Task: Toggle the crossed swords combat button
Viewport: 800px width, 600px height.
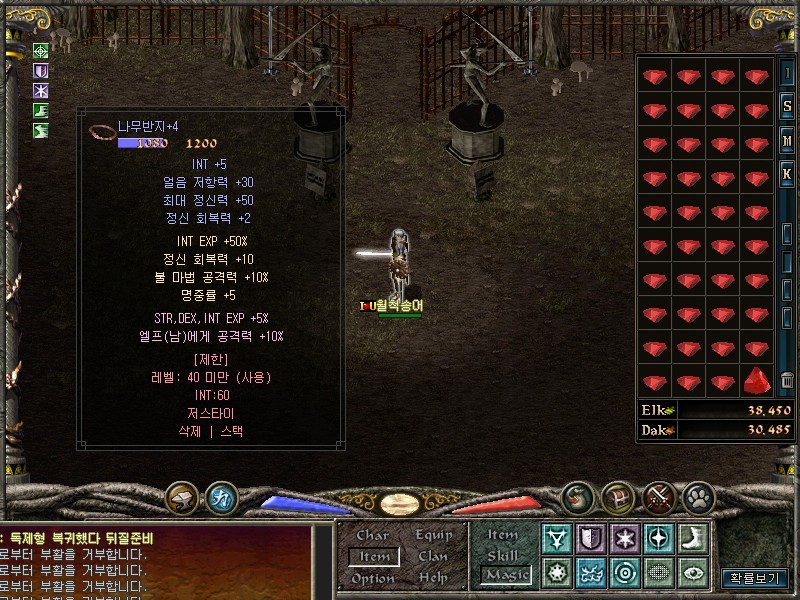Action: [x=659, y=497]
